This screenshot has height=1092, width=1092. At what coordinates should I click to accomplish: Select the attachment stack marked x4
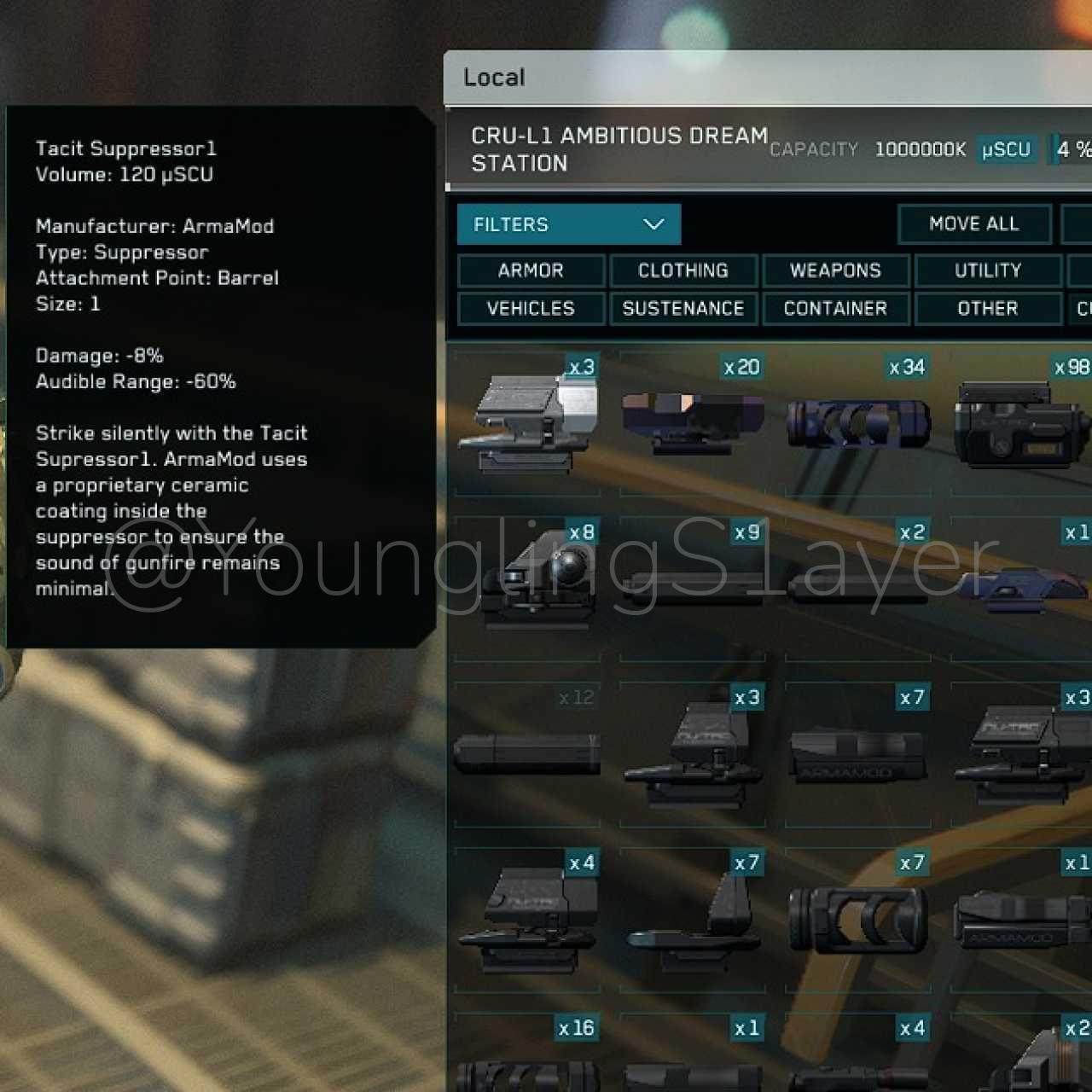(x=527, y=918)
